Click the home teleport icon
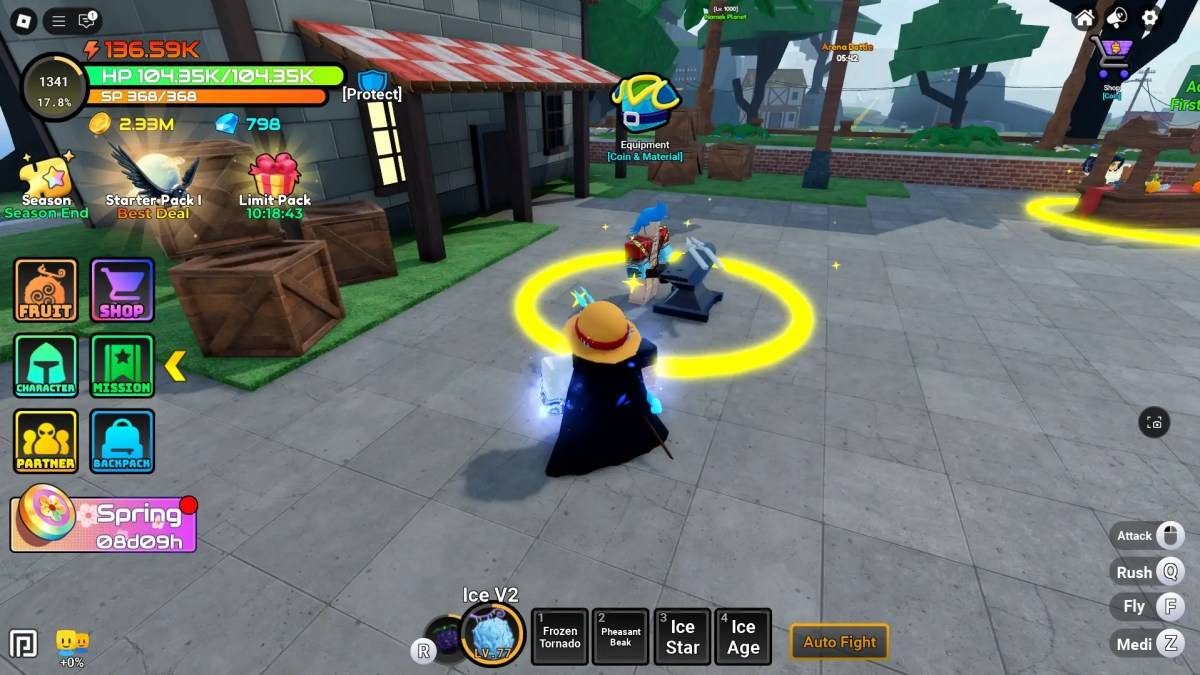This screenshot has height=675, width=1200. (x=1084, y=18)
